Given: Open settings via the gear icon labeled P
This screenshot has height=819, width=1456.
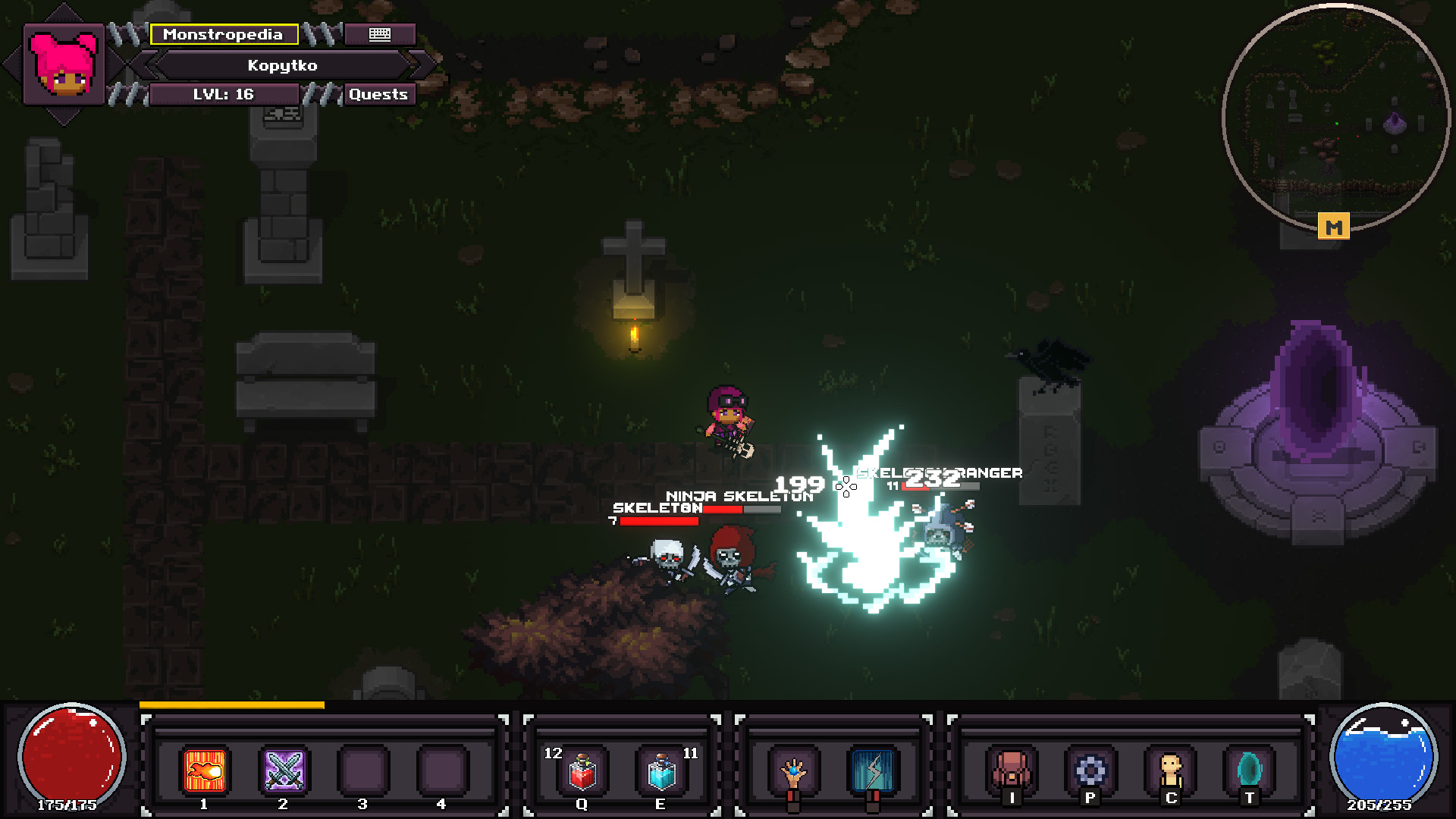Looking at the screenshot, I should [1090, 770].
